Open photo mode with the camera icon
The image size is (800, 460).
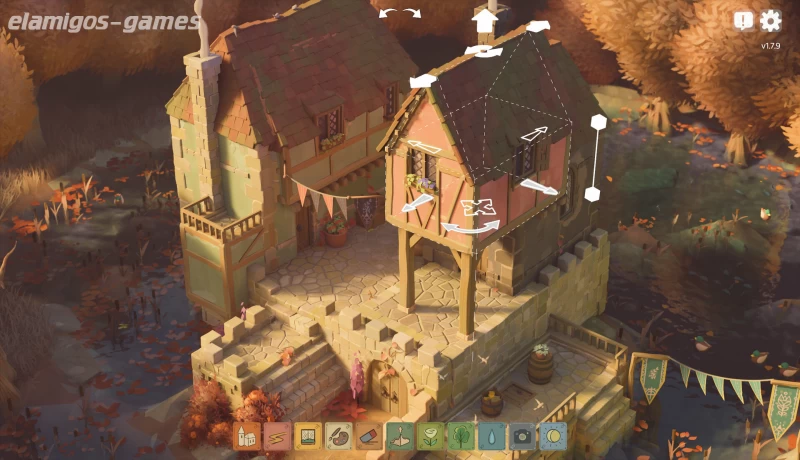click(522, 436)
